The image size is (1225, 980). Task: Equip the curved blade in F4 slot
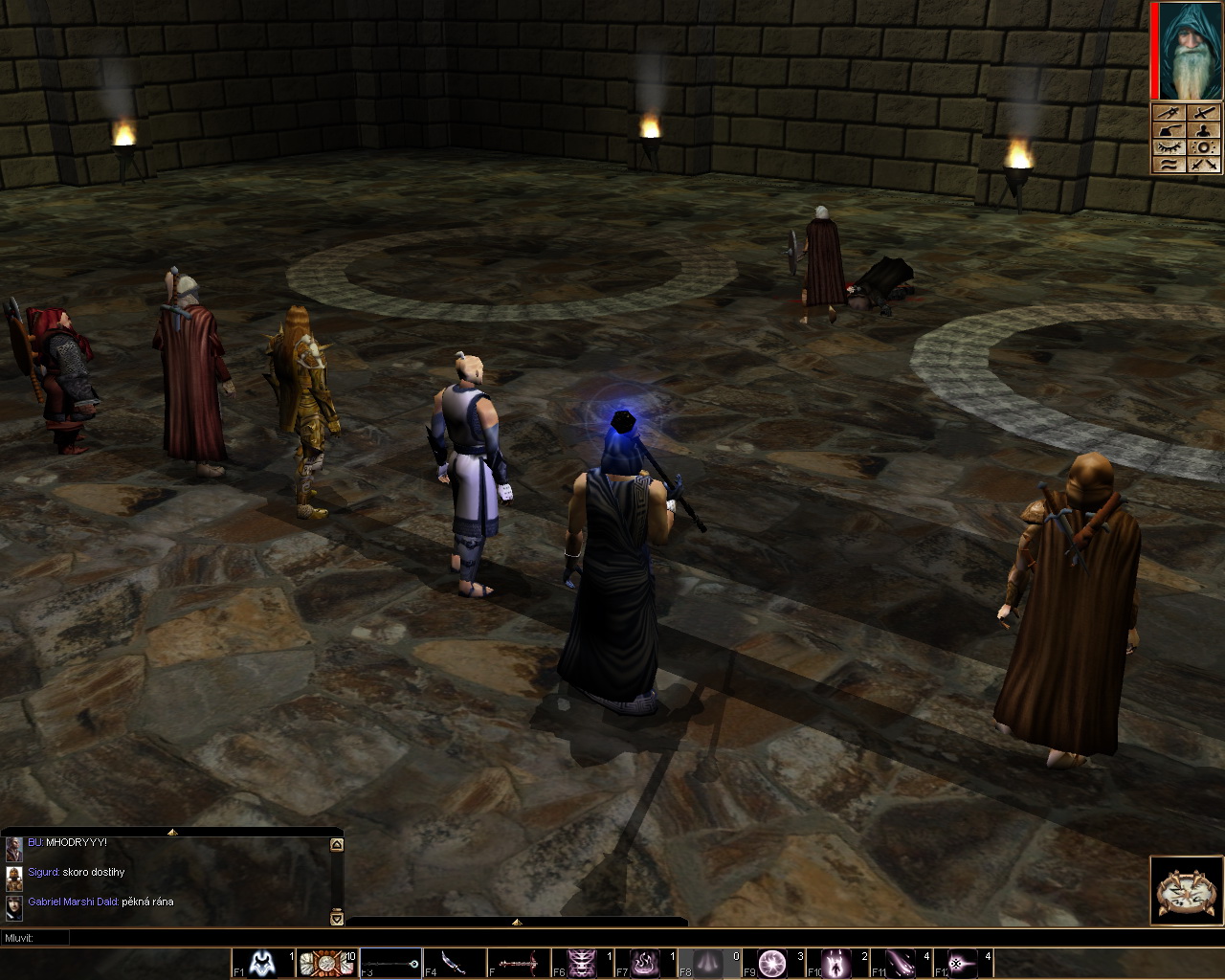(x=455, y=963)
